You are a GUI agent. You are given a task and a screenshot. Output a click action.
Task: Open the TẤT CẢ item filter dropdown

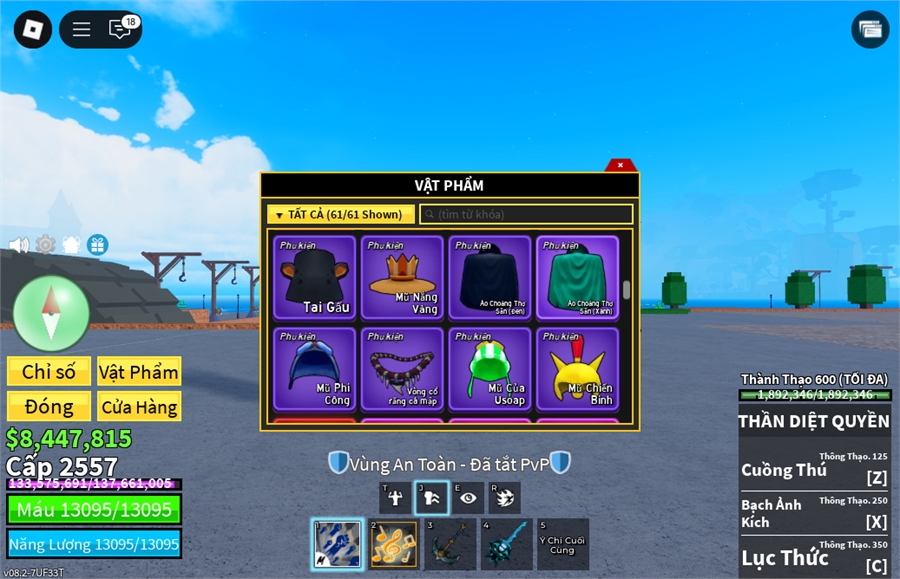[x=341, y=214]
